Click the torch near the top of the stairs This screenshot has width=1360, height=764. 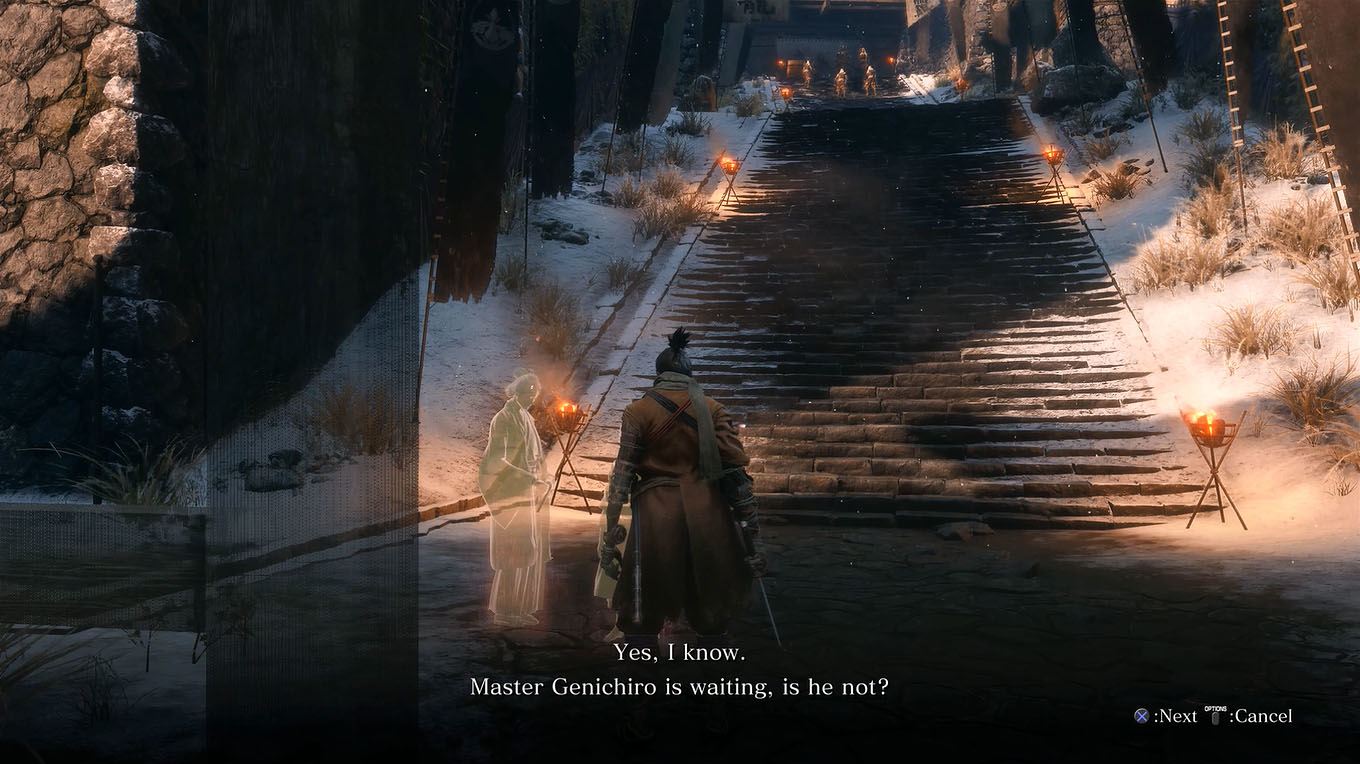(x=788, y=93)
